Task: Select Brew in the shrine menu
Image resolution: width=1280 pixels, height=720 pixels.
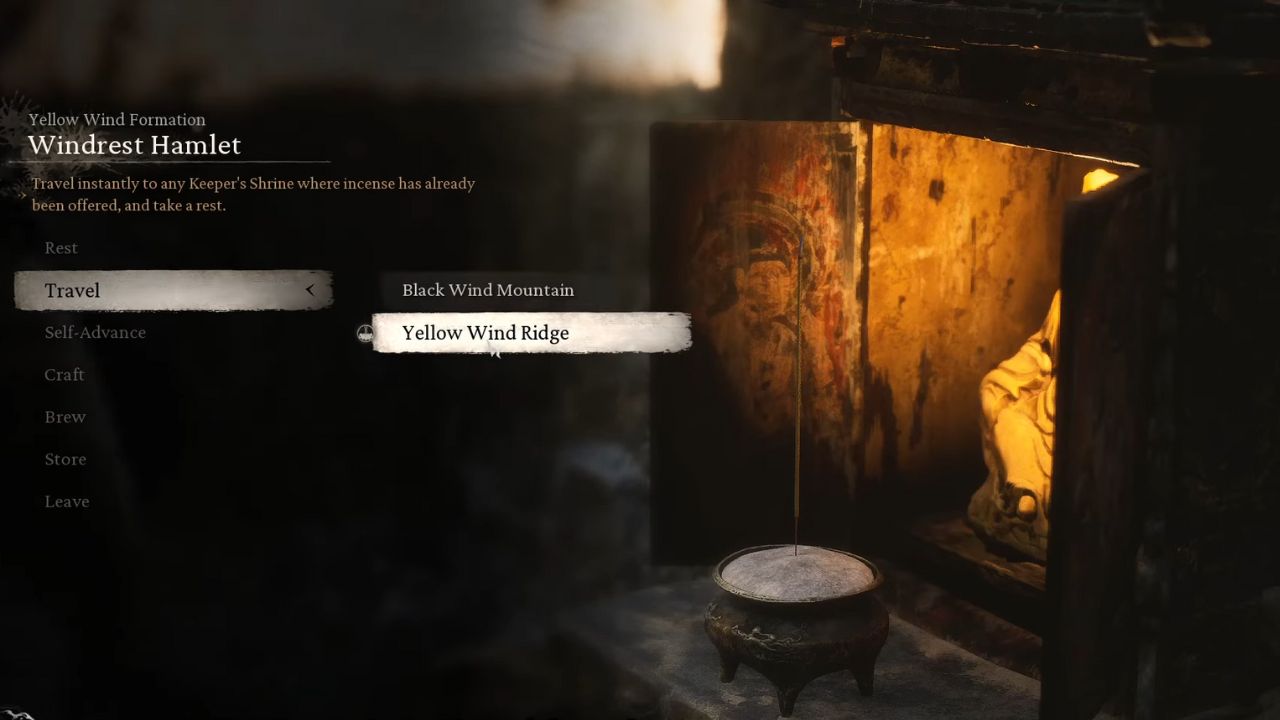Action: click(65, 417)
